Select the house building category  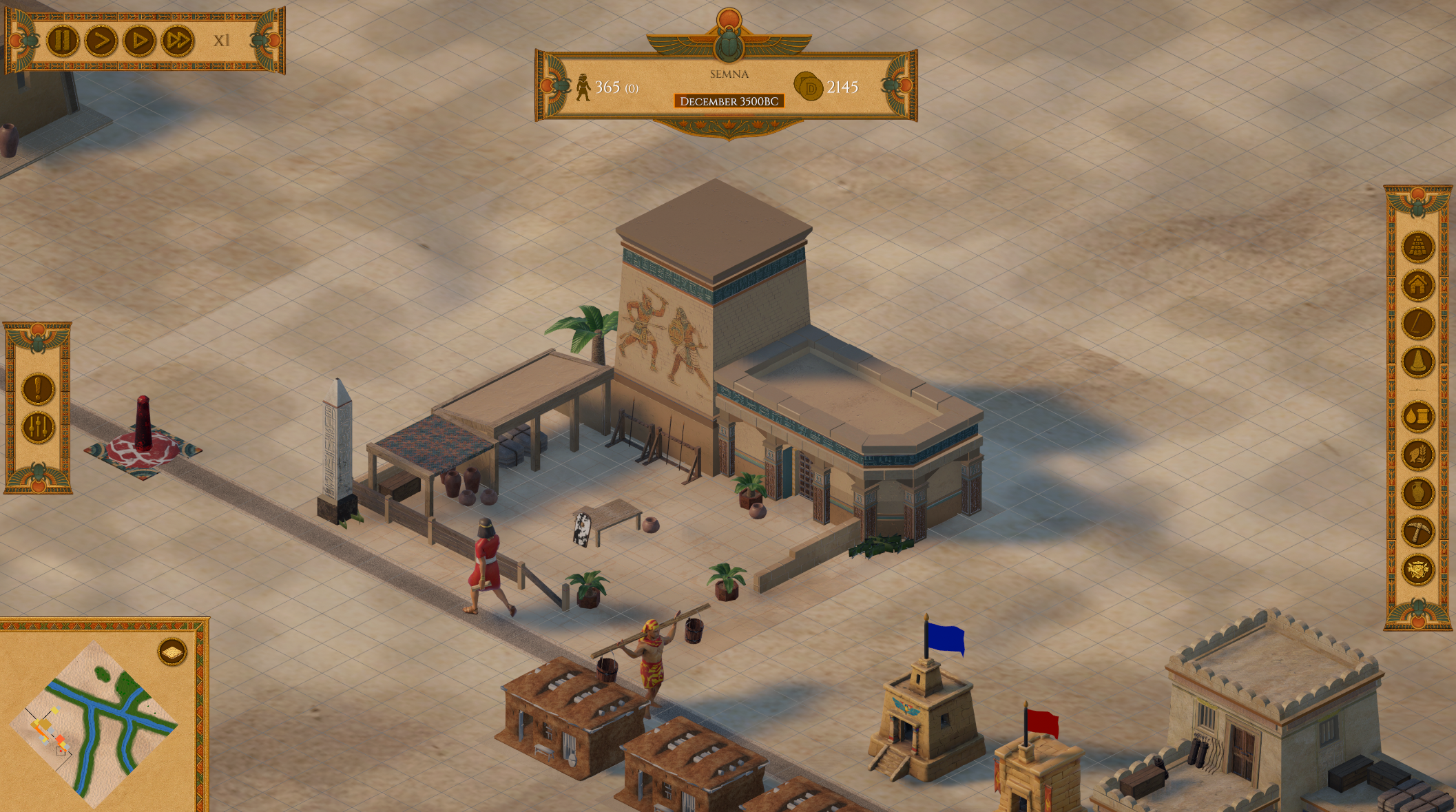(1417, 284)
